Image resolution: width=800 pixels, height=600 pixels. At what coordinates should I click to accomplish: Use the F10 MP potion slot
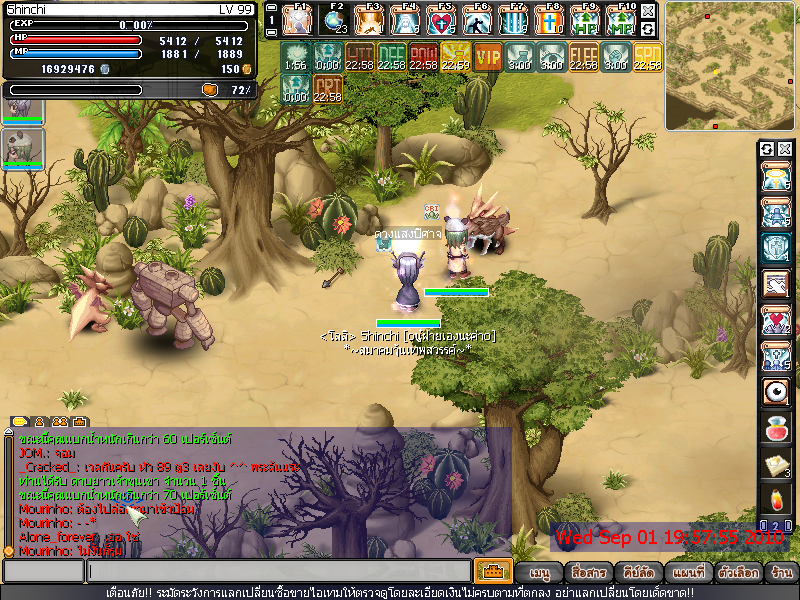click(621, 20)
